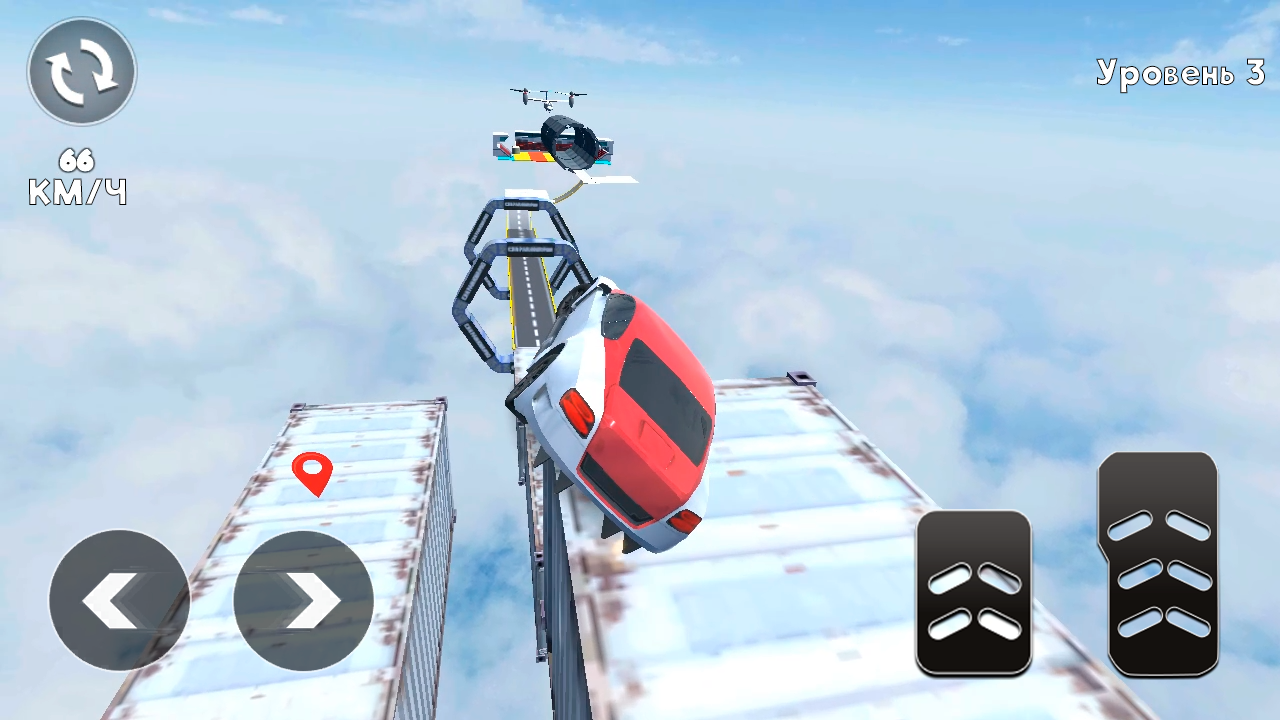Tap the larger accelerator pedal icon

click(1157, 565)
